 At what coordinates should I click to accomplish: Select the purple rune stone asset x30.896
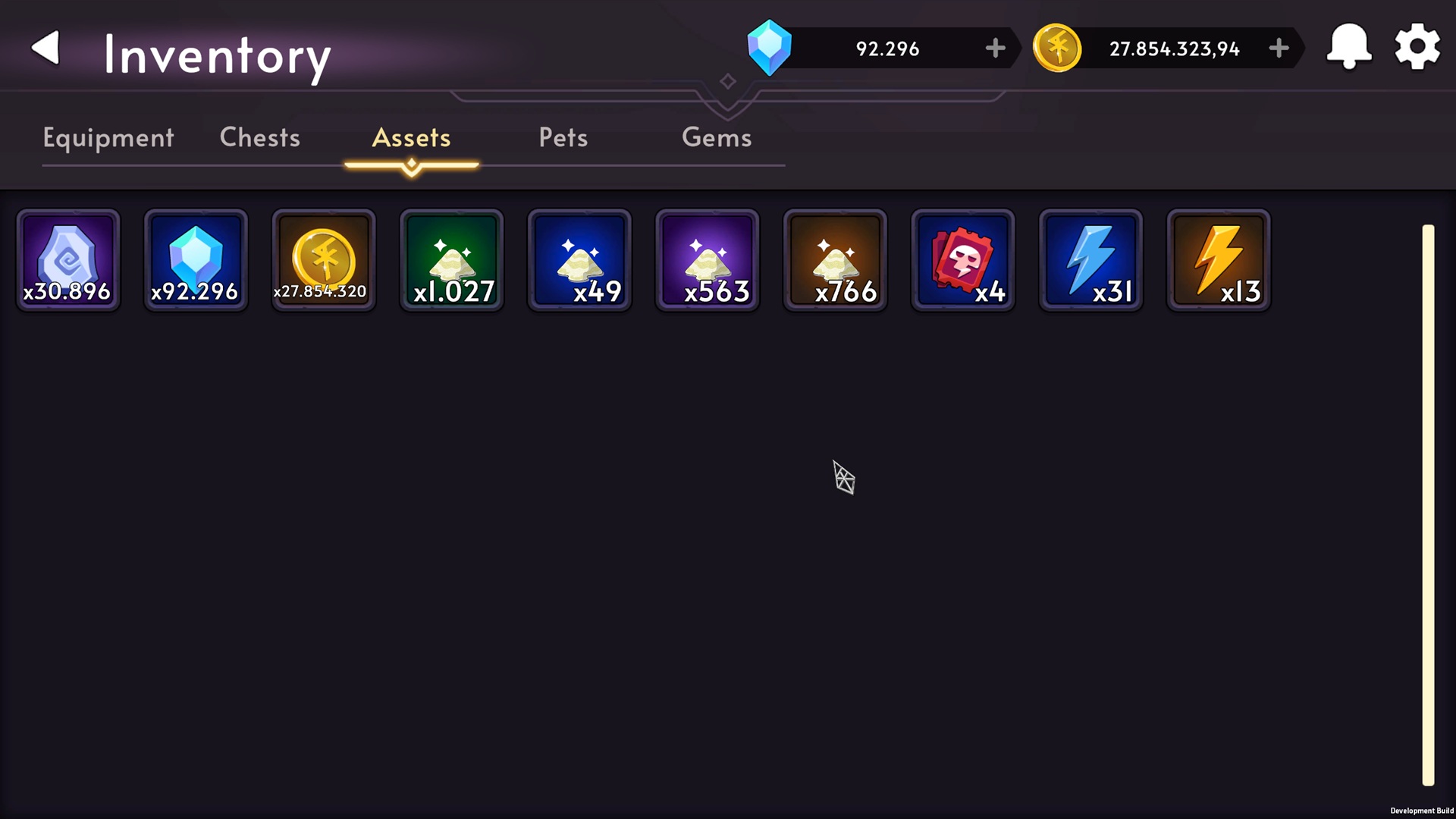pos(67,260)
